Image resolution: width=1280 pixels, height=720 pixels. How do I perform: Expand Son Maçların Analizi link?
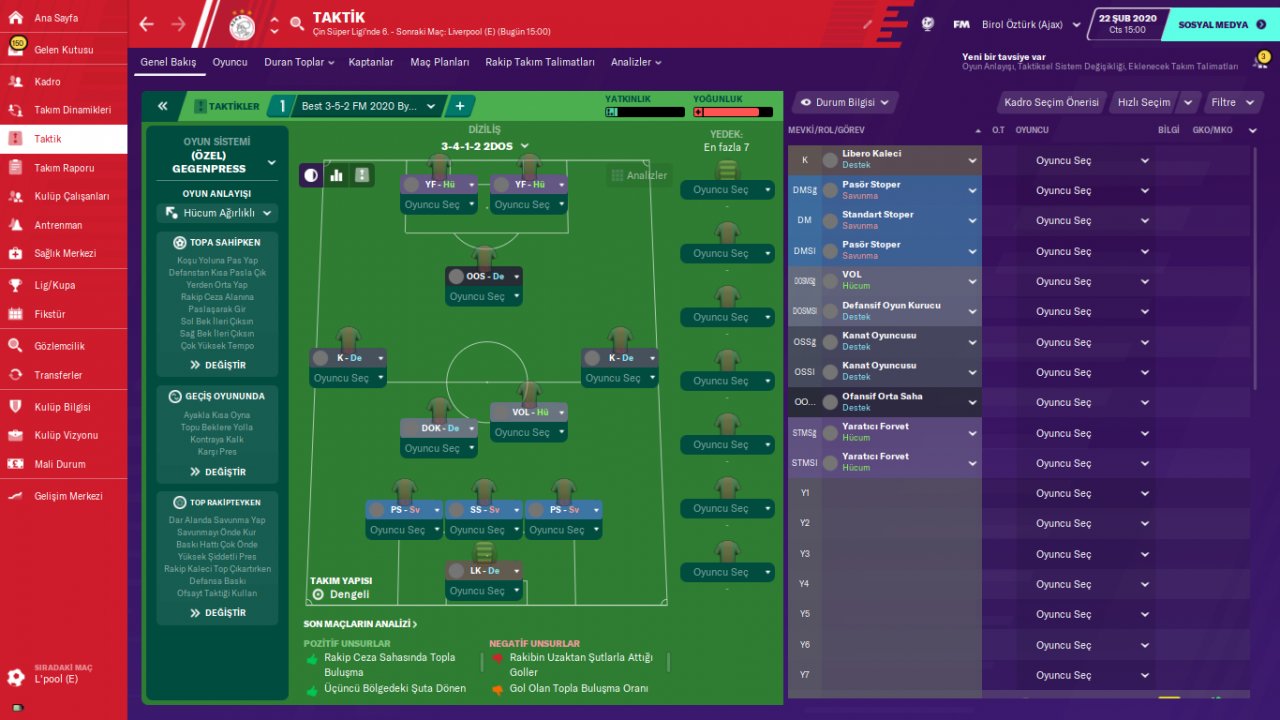click(x=360, y=624)
